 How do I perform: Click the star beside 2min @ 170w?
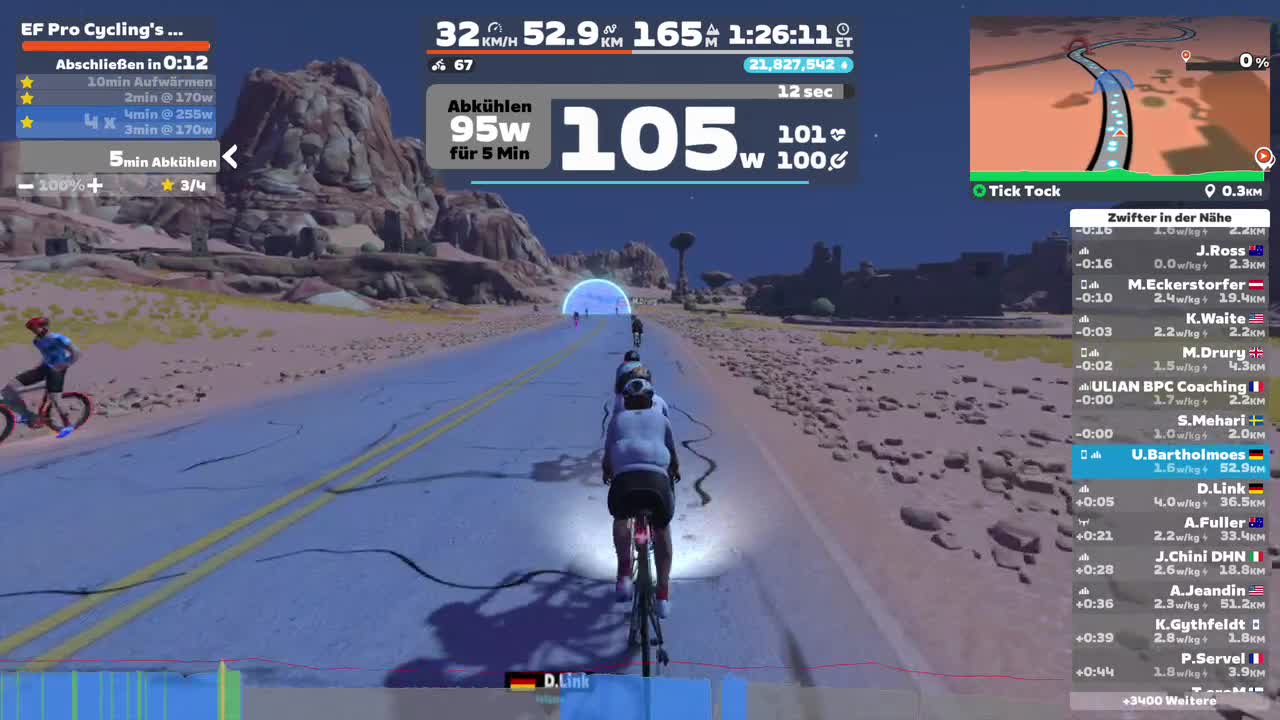click(27, 97)
